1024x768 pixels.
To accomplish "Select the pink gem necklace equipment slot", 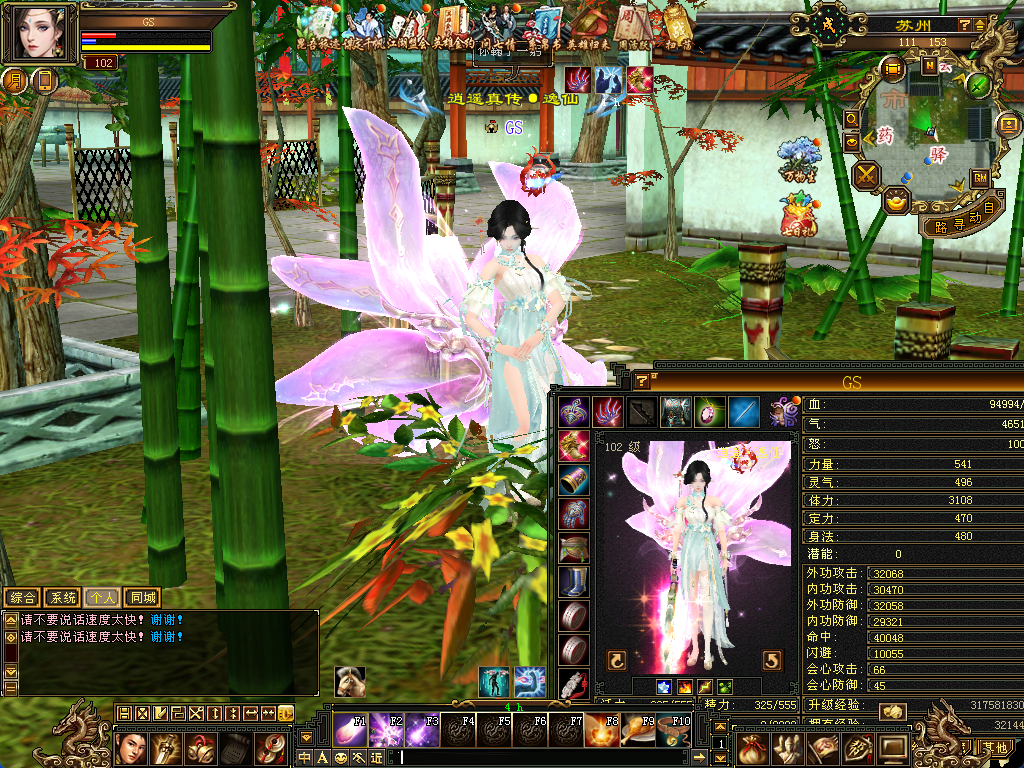I will [709, 410].
